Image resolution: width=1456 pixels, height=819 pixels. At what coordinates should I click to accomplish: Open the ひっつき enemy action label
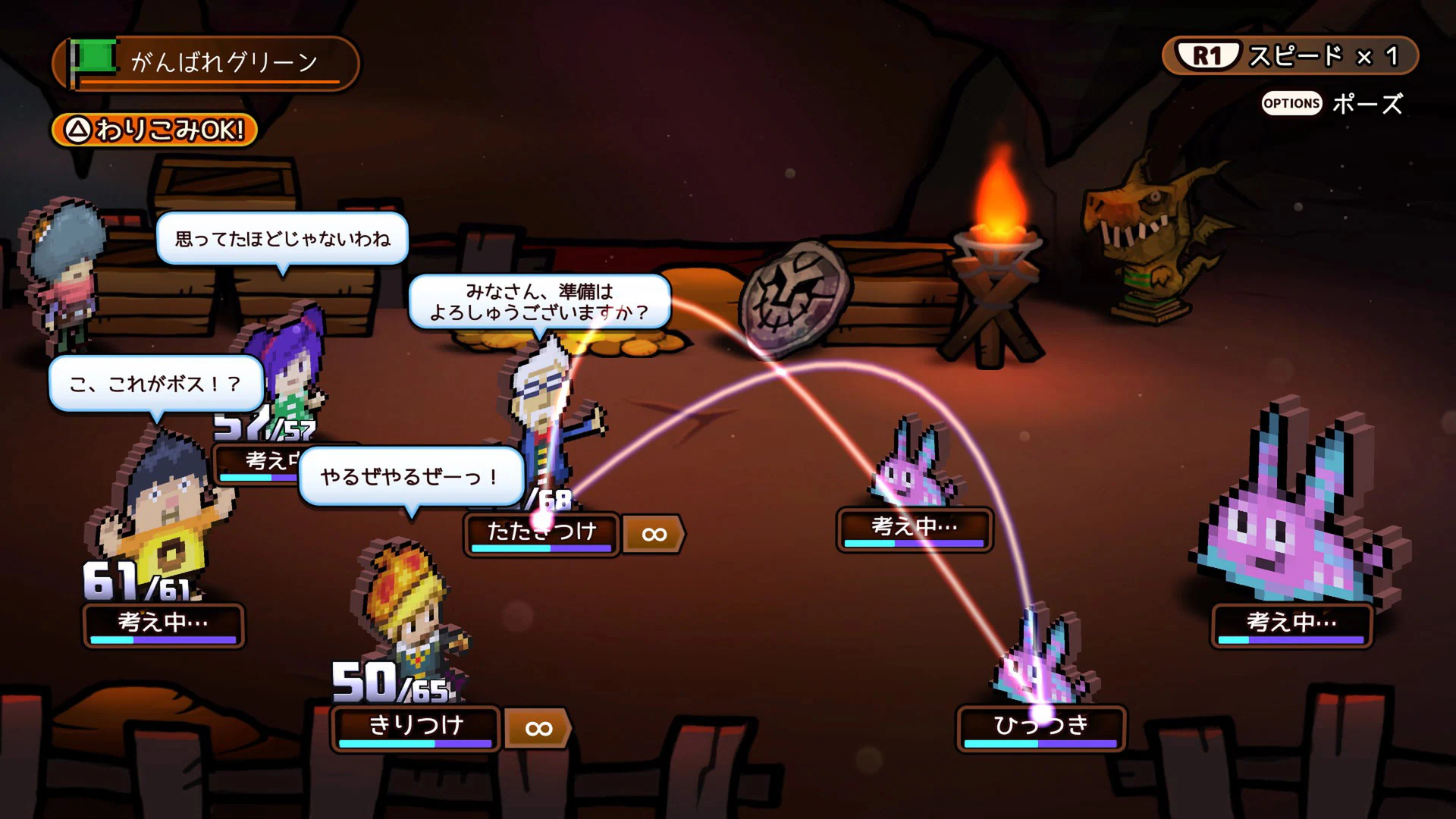(1041, 726)
